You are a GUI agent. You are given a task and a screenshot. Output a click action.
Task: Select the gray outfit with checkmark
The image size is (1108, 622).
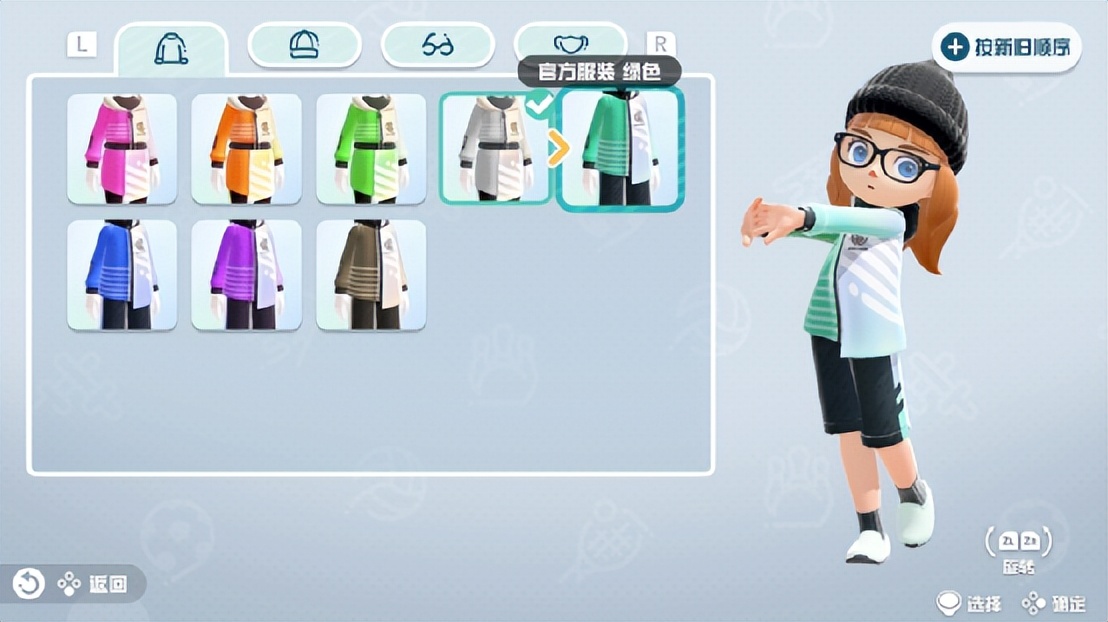(x=495, y=149)
